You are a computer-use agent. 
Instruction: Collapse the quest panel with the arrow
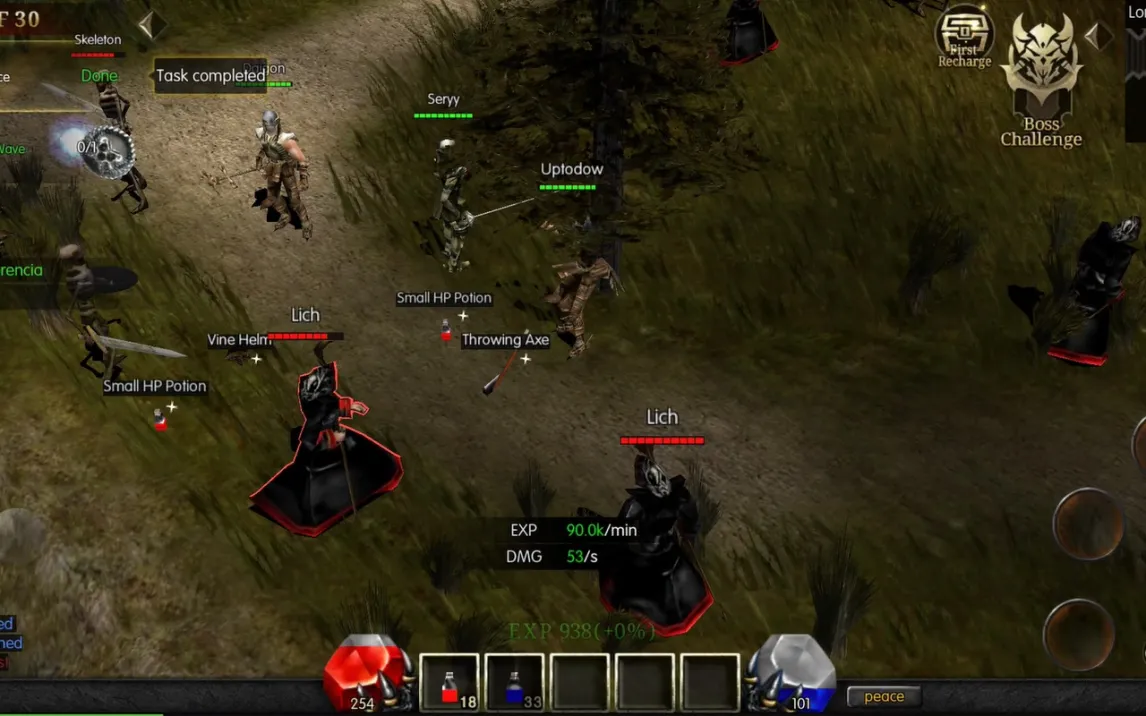click(x=152, y=25)
